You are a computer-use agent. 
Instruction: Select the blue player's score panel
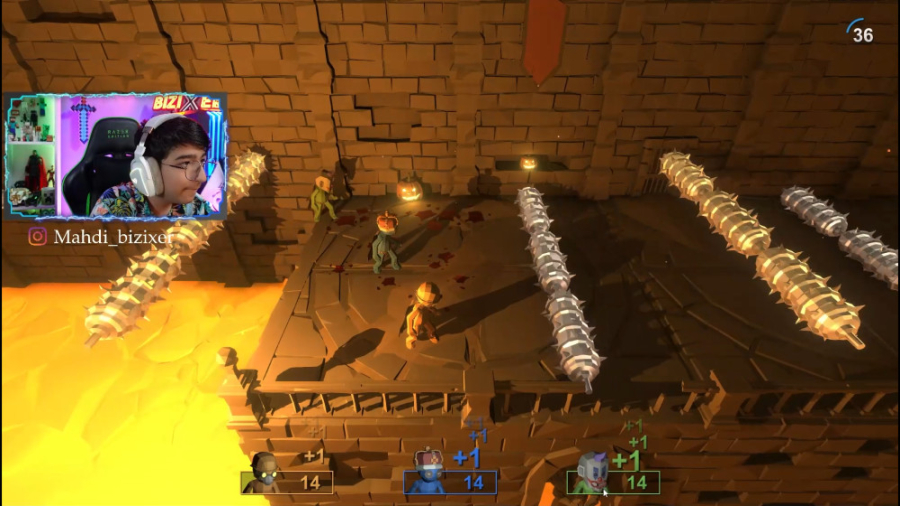(x=450, y=482)
